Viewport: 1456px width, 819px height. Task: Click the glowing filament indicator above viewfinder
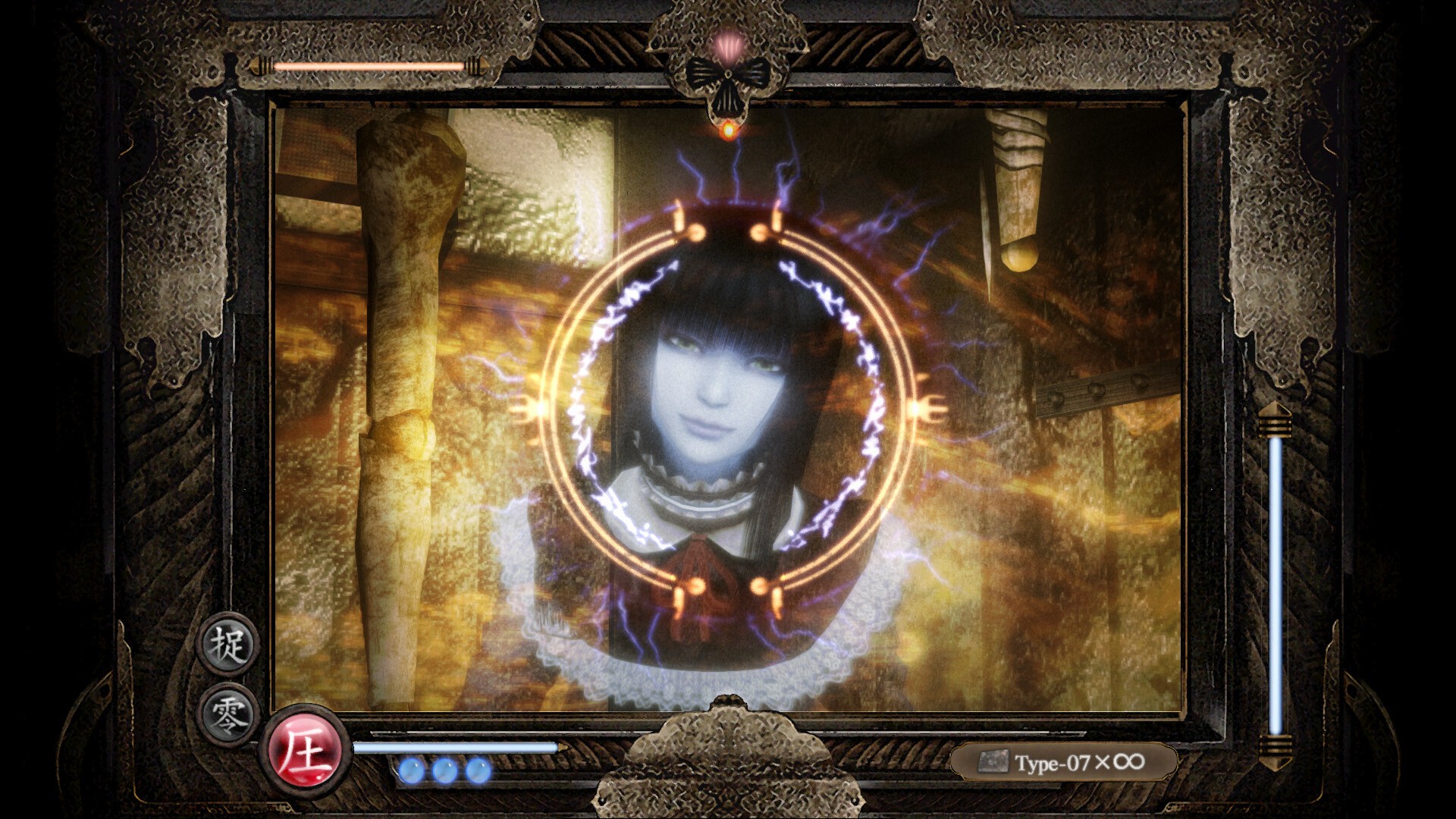(727, 130)
